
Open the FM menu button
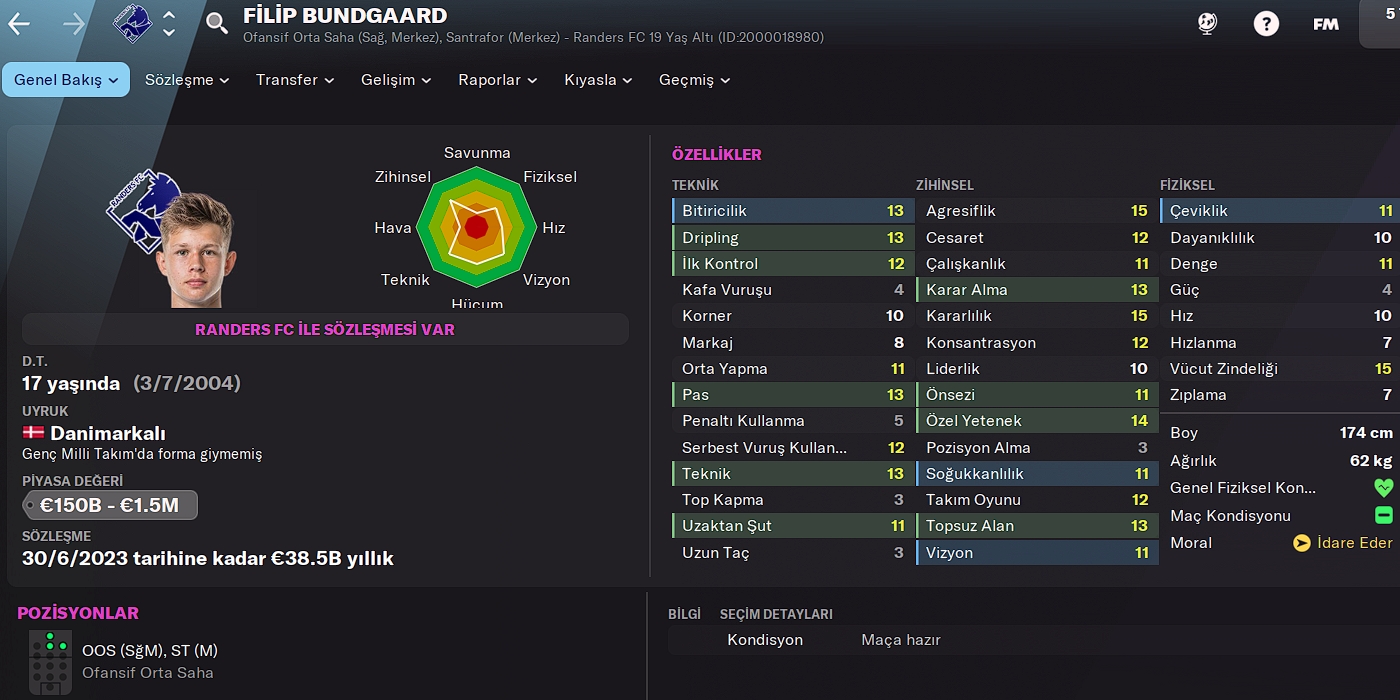click(1326, 24)
